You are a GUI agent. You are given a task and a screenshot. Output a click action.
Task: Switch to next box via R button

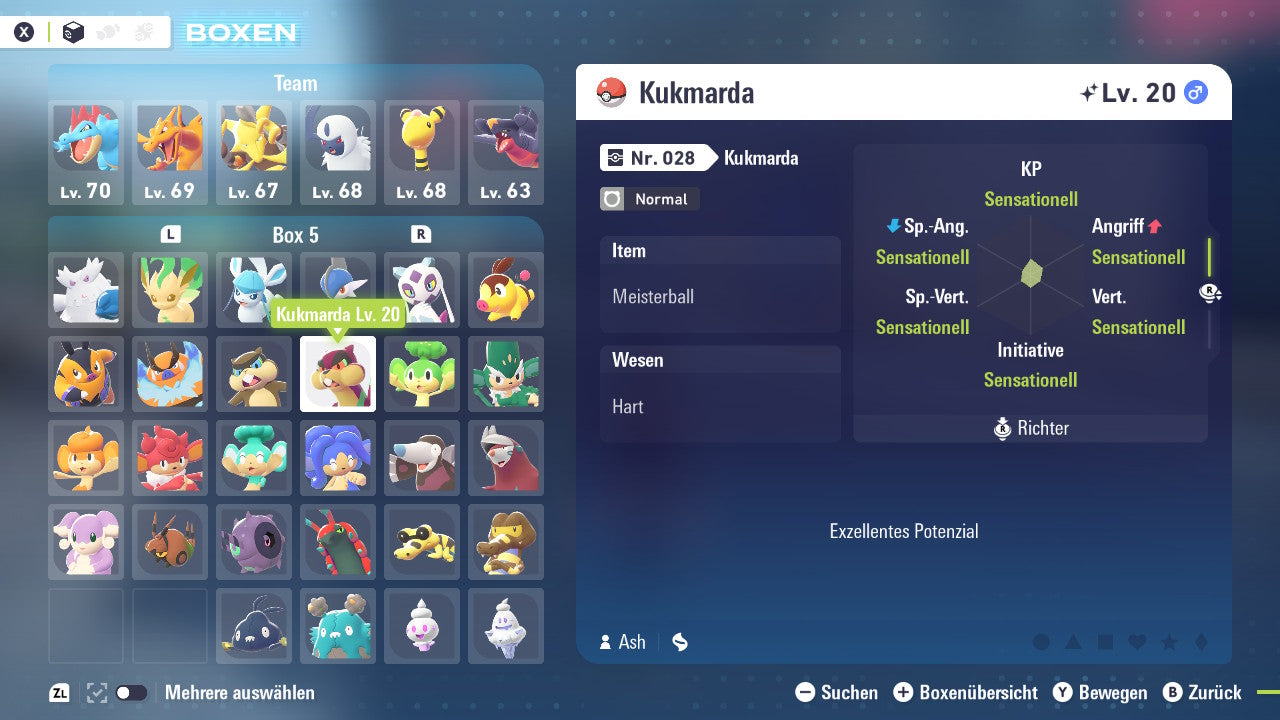(419, 235)
